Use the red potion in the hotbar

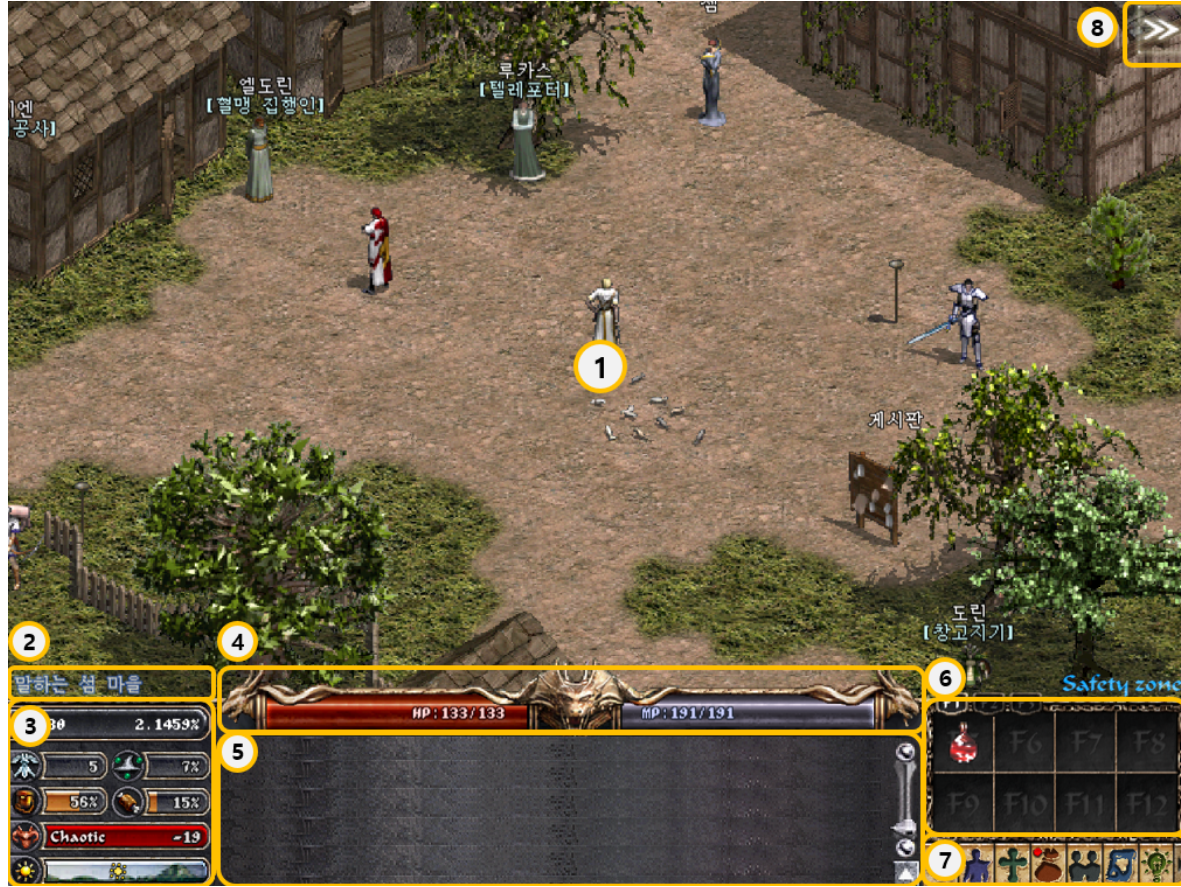click(x=961, y=742)
